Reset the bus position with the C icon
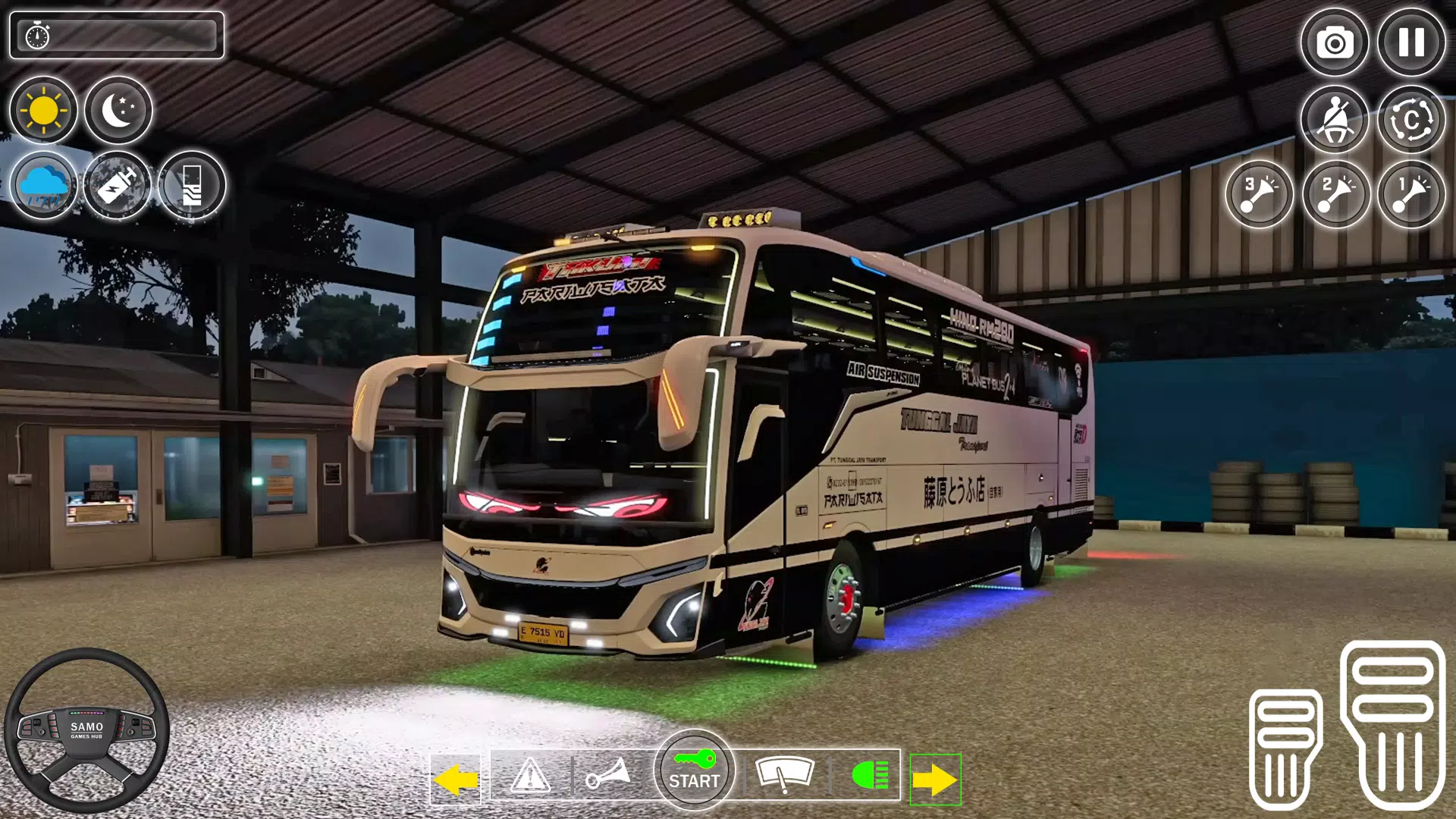Viewport: 1456px width, 819px height. pyautogui.click(x=1410, y=119)
